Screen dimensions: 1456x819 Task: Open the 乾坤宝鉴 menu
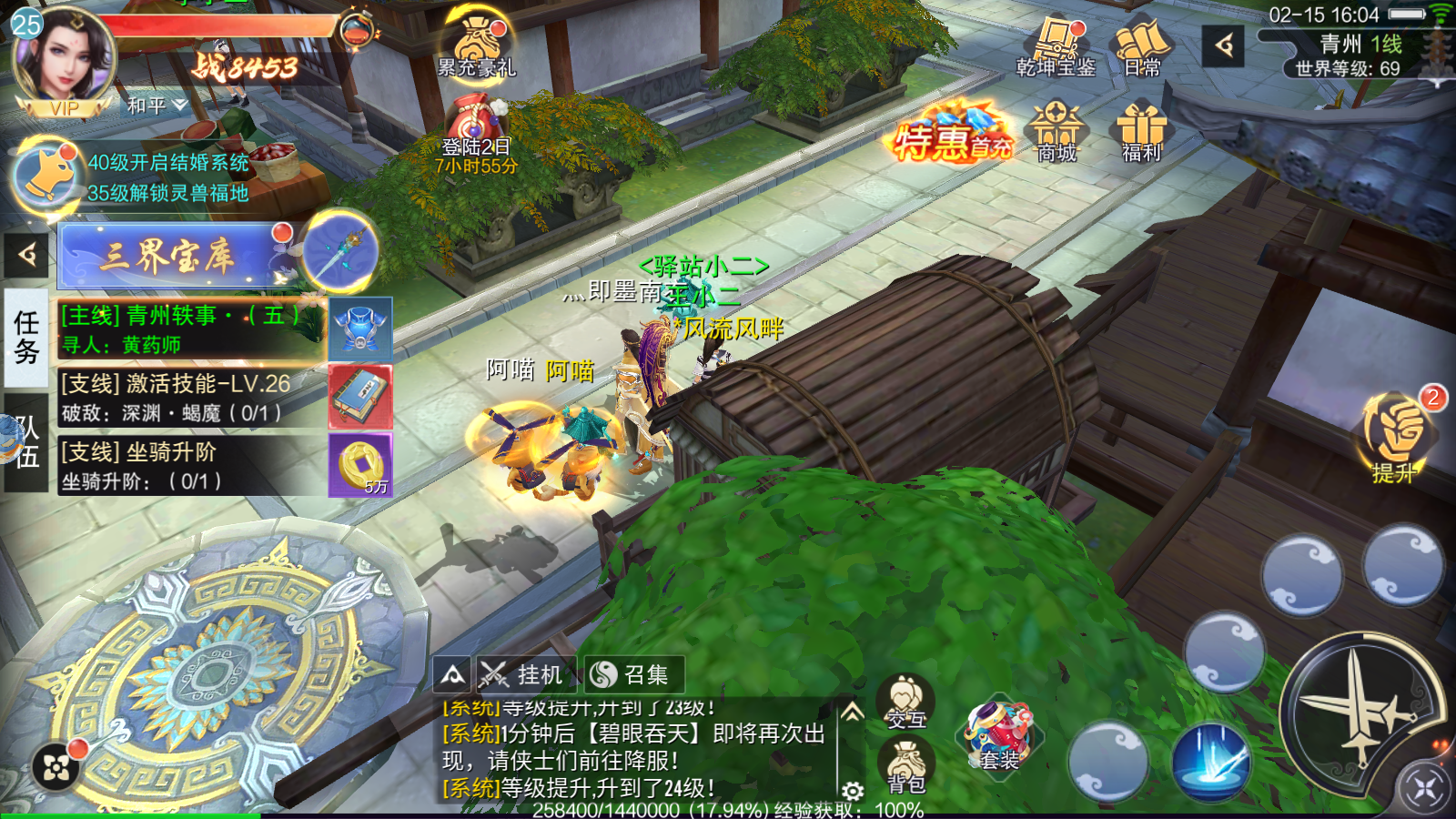click(x=1056, y=47)
